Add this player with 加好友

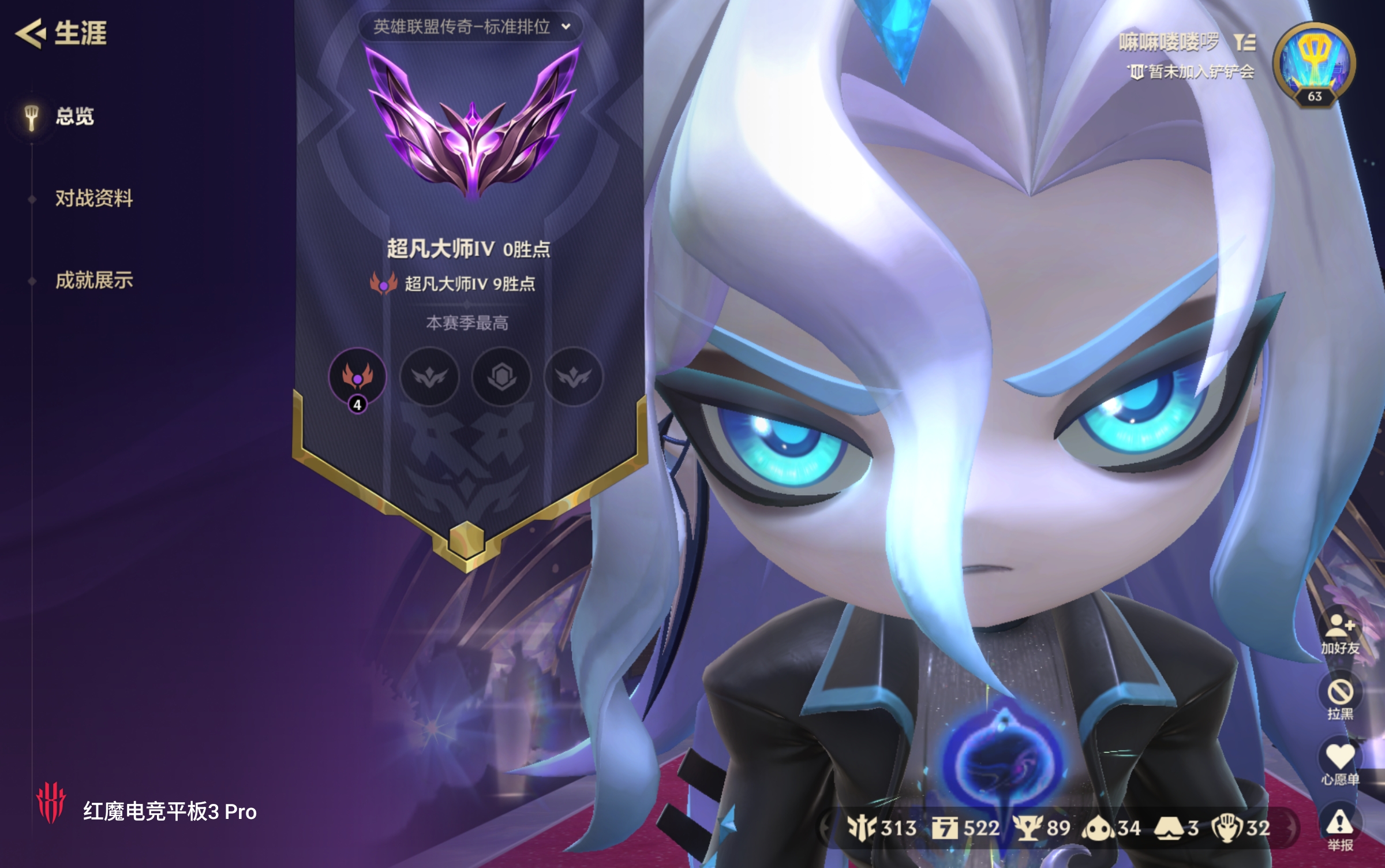(1340, 634)
